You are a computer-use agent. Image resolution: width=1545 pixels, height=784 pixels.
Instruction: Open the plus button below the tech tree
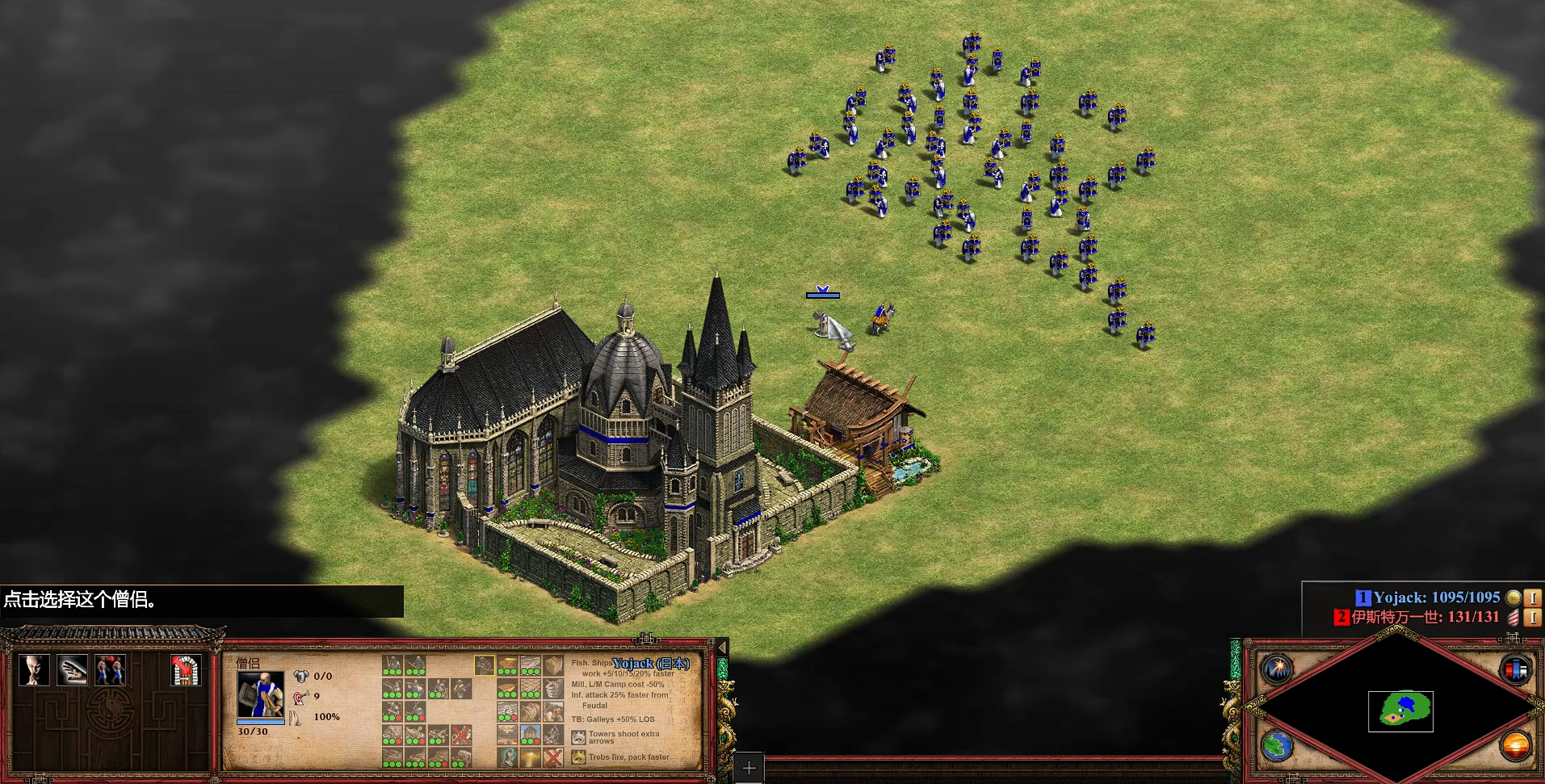tap(749, 768)
